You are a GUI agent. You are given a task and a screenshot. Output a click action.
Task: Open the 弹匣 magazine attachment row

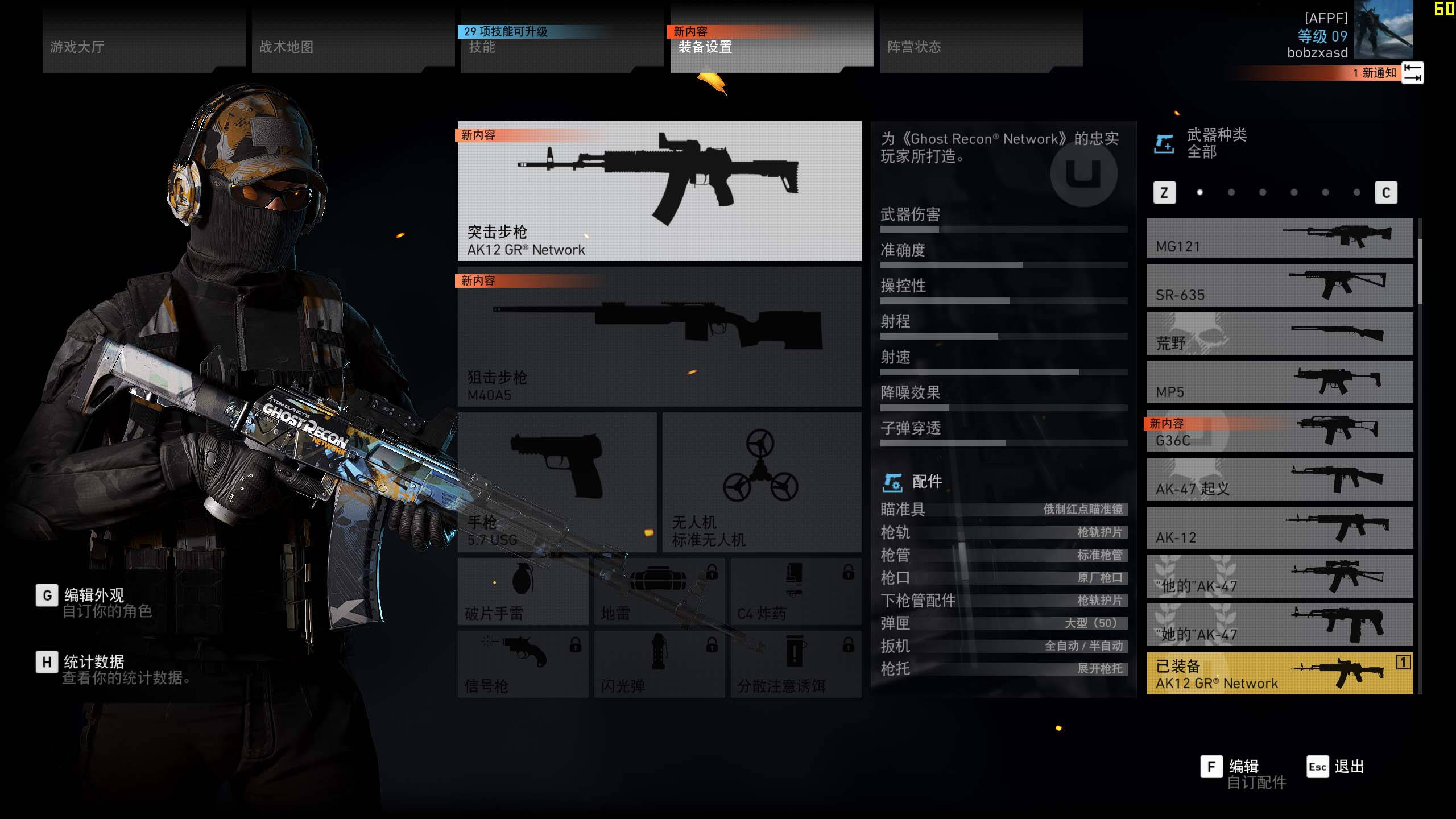(x=1003, y=623)
